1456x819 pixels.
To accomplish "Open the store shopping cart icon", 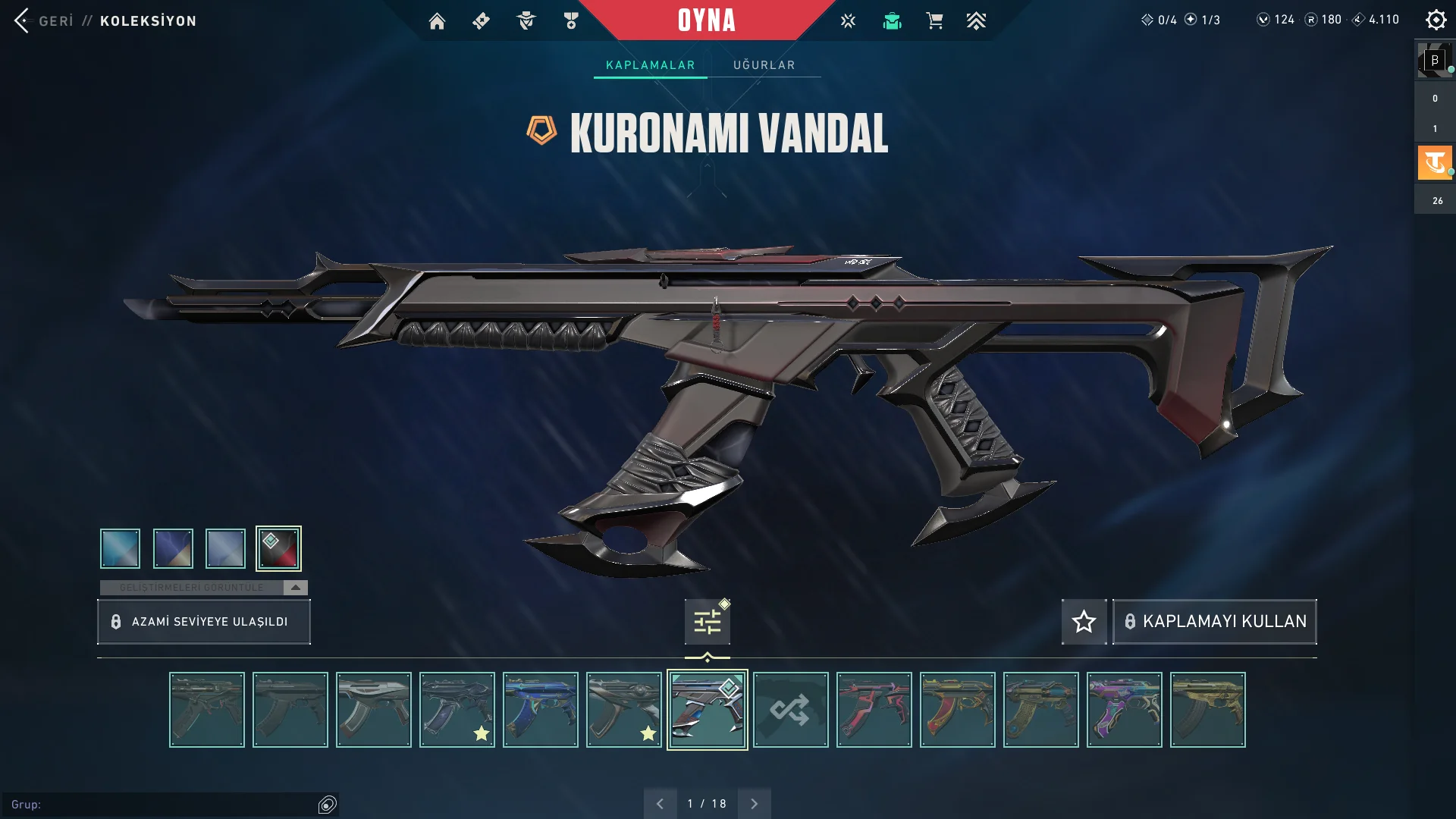I will 934,21.
